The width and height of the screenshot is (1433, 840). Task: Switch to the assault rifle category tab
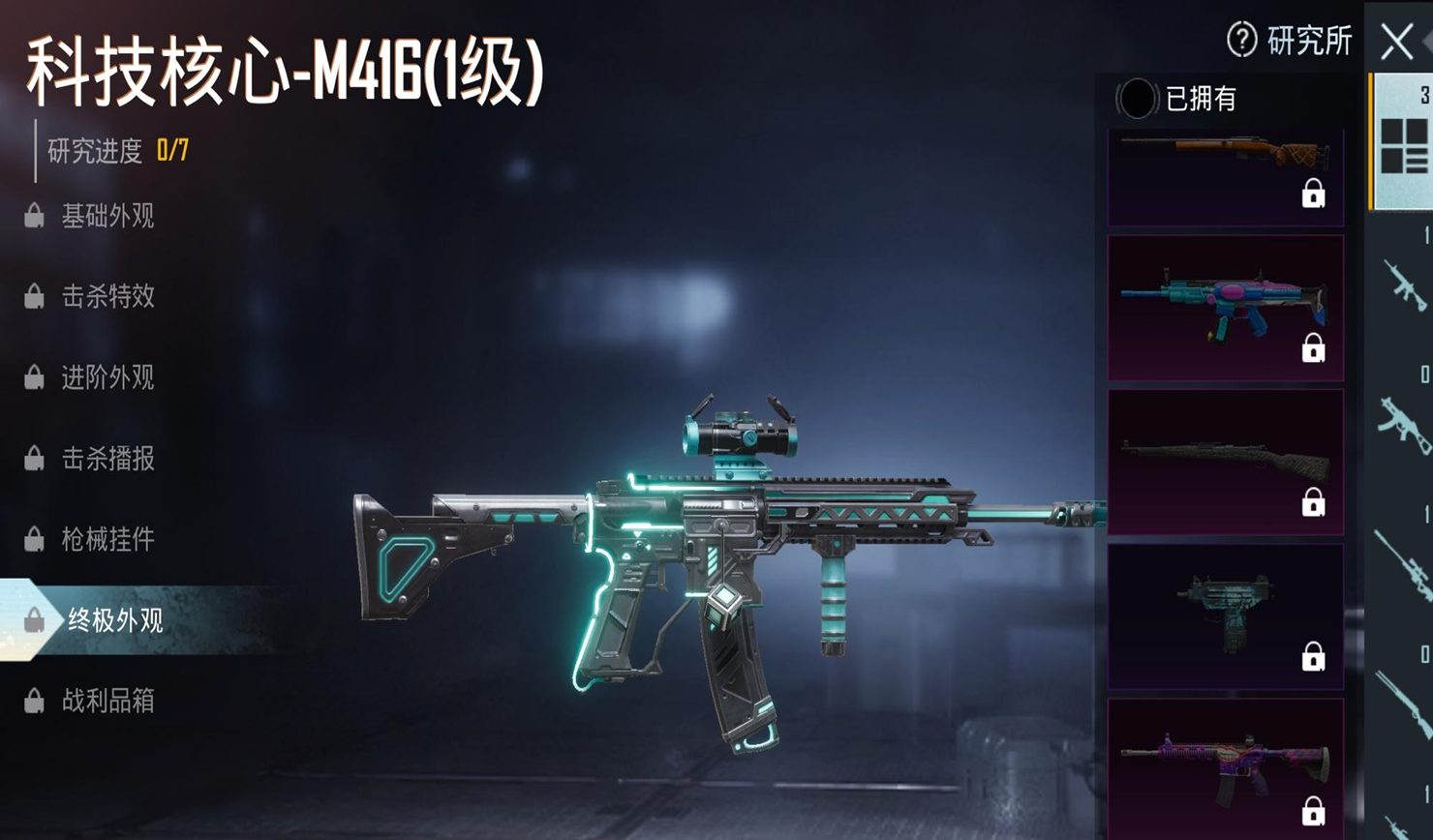1404,285
